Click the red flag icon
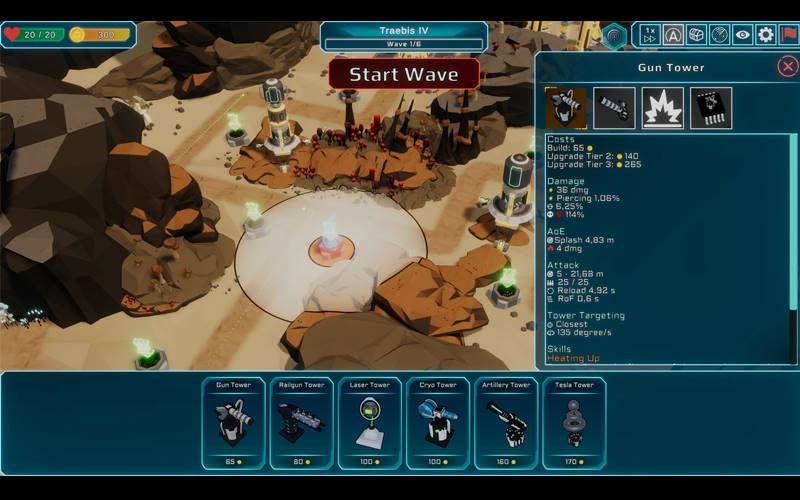 click(789, 35)
